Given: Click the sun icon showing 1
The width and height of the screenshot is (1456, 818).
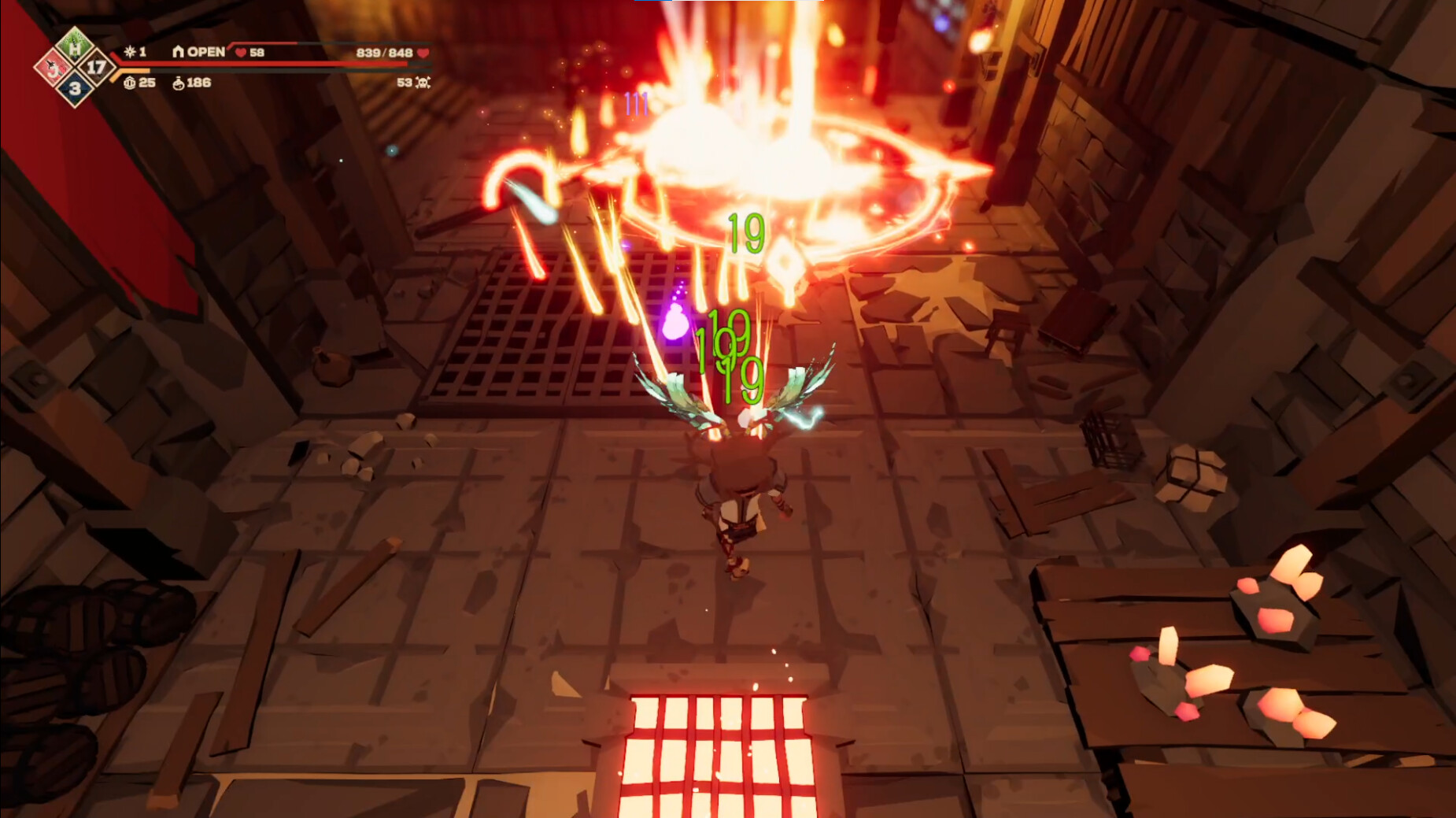Looking at the screenshot, I should tap(129, 52).
